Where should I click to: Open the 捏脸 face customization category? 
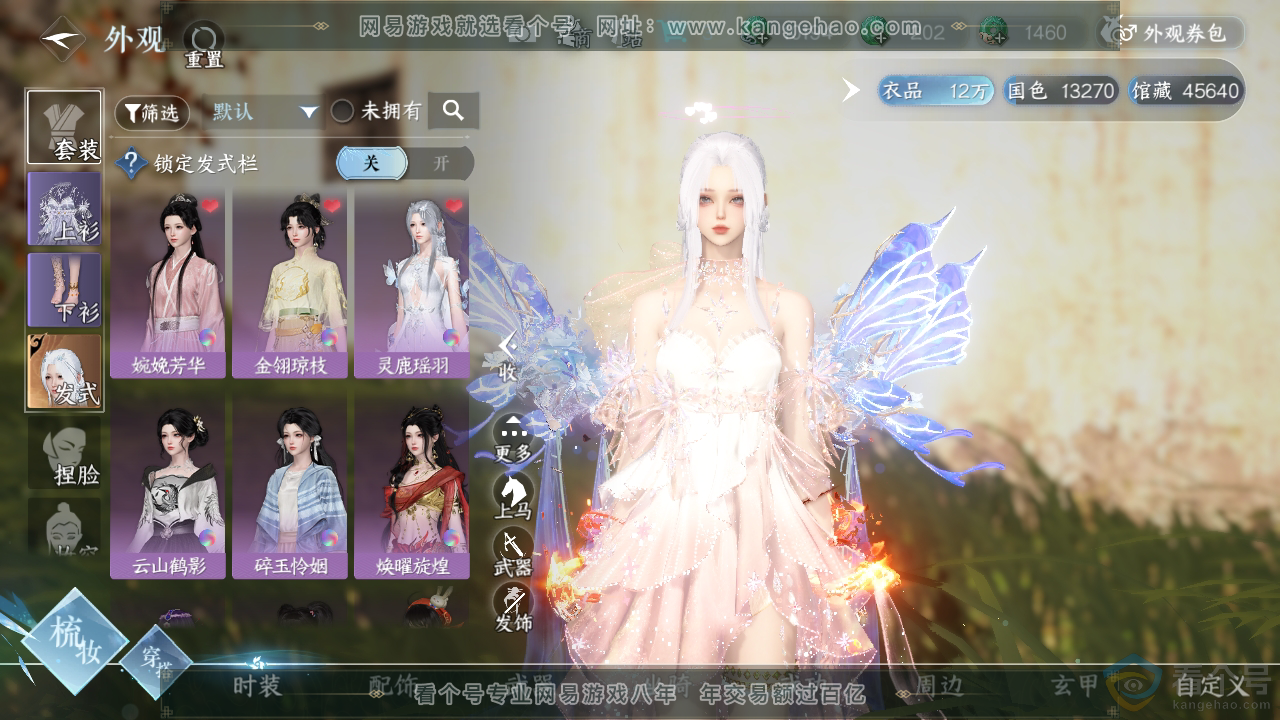[x=64, y=453]
